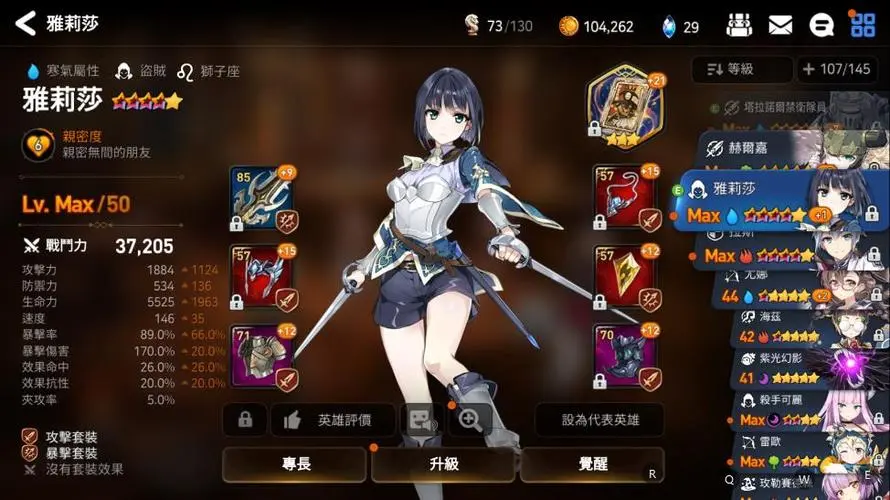The image size is (890, 500).
Task: Zoom in on hero with magnifier button
Action: pos(470,420)
